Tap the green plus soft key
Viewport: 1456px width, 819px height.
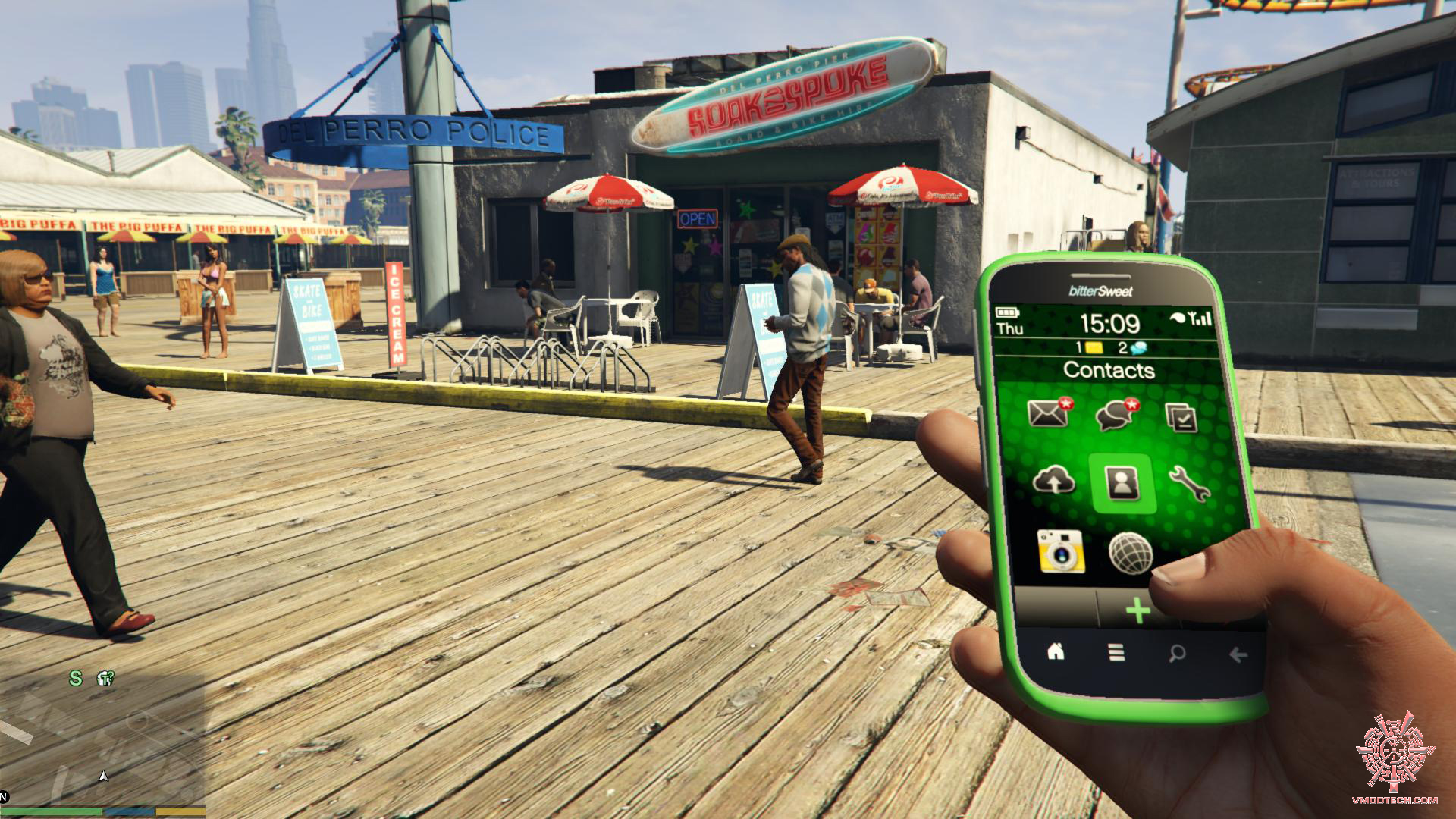pos(1137,610)
